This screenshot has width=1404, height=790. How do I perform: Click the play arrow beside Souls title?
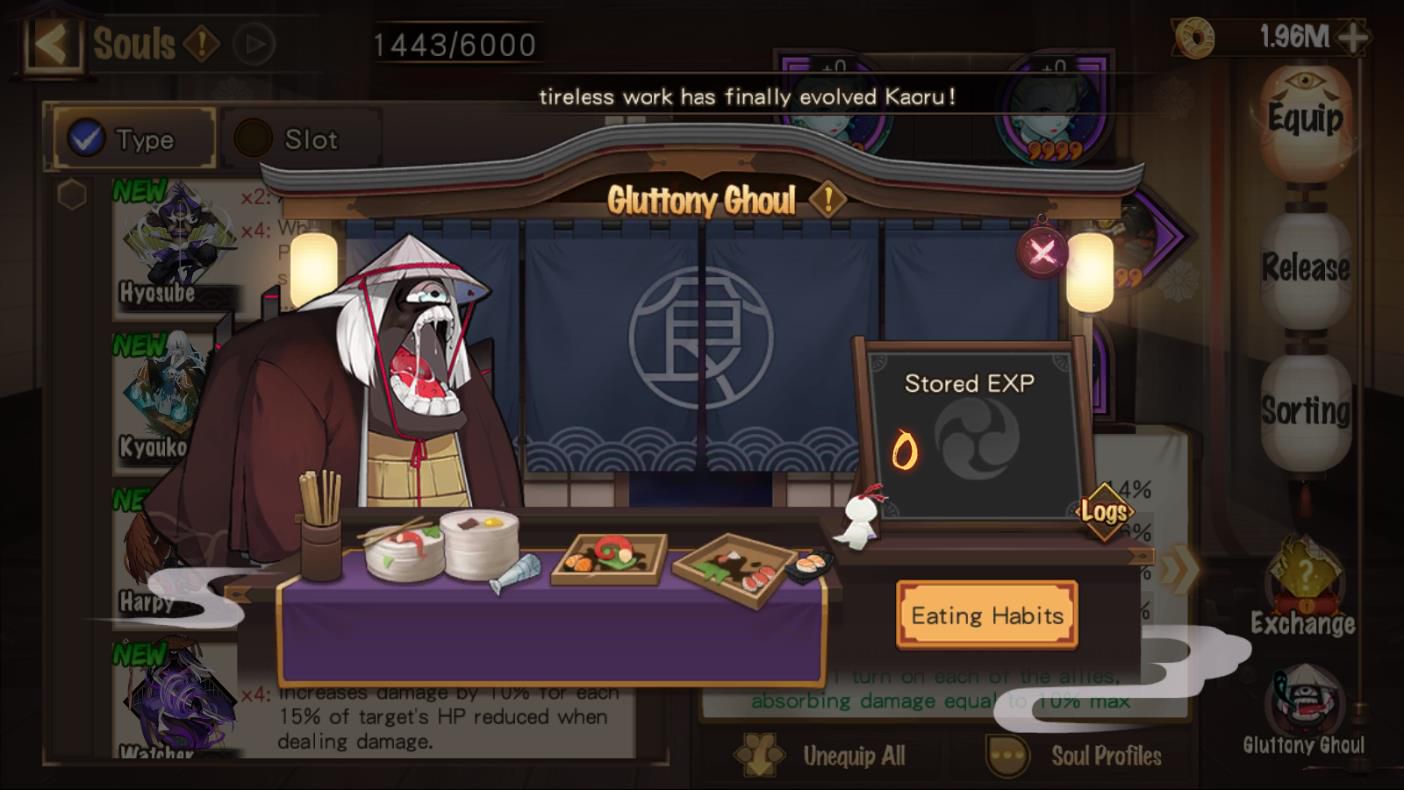[252, 45]
